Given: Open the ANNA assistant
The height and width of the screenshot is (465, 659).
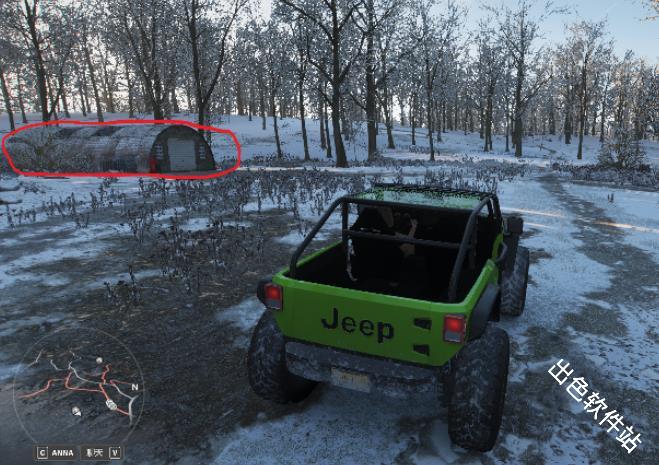Looking at the screenshot, I should (x=57, y=452).
